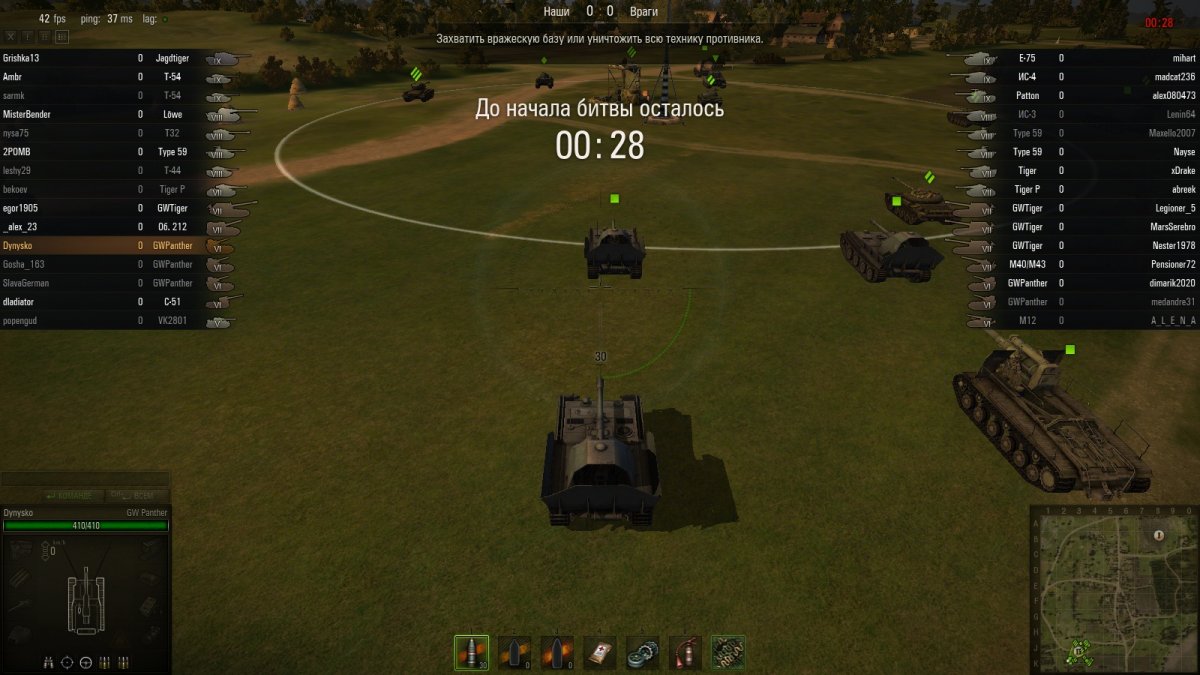Use the first aid kit consumable
The height and width of the screenshot is (675, 1200).
(600, 652)
